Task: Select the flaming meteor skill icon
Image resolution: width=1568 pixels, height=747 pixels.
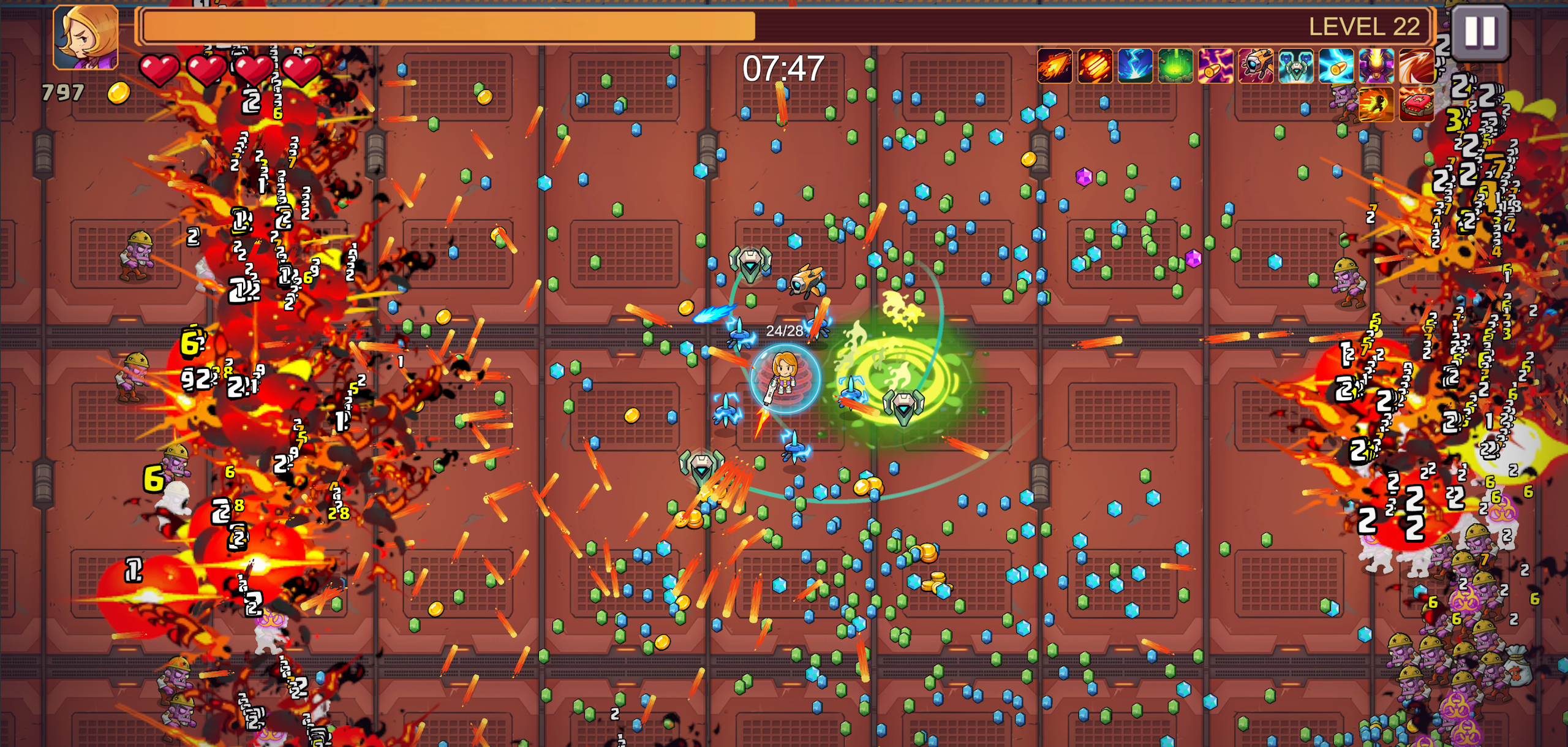Action: 1054,66
